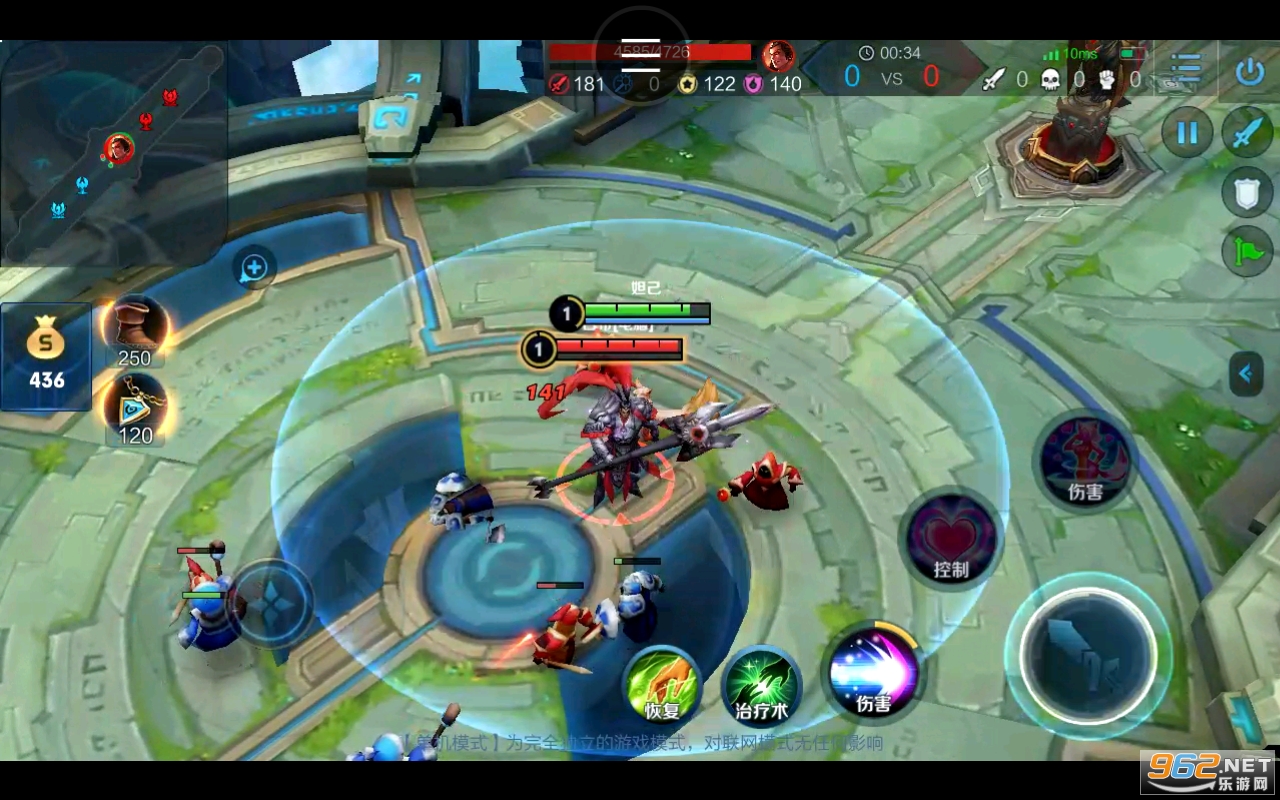Send the white shield defend signal
Screen dimensions: 1280x800
click(1247, 192)
